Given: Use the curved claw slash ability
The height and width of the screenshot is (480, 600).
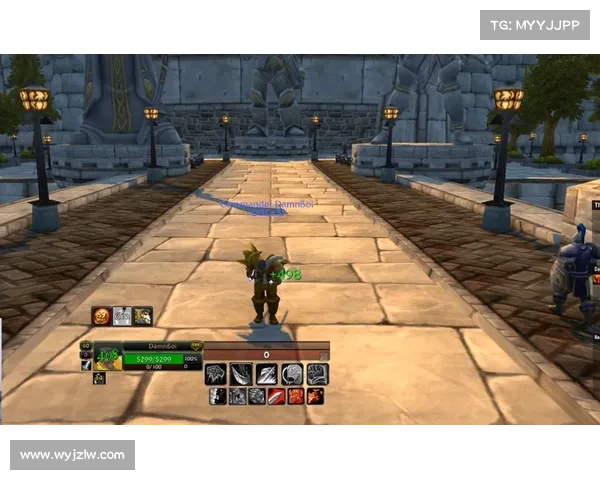Looking at the screenshot, I should (241, 374).
